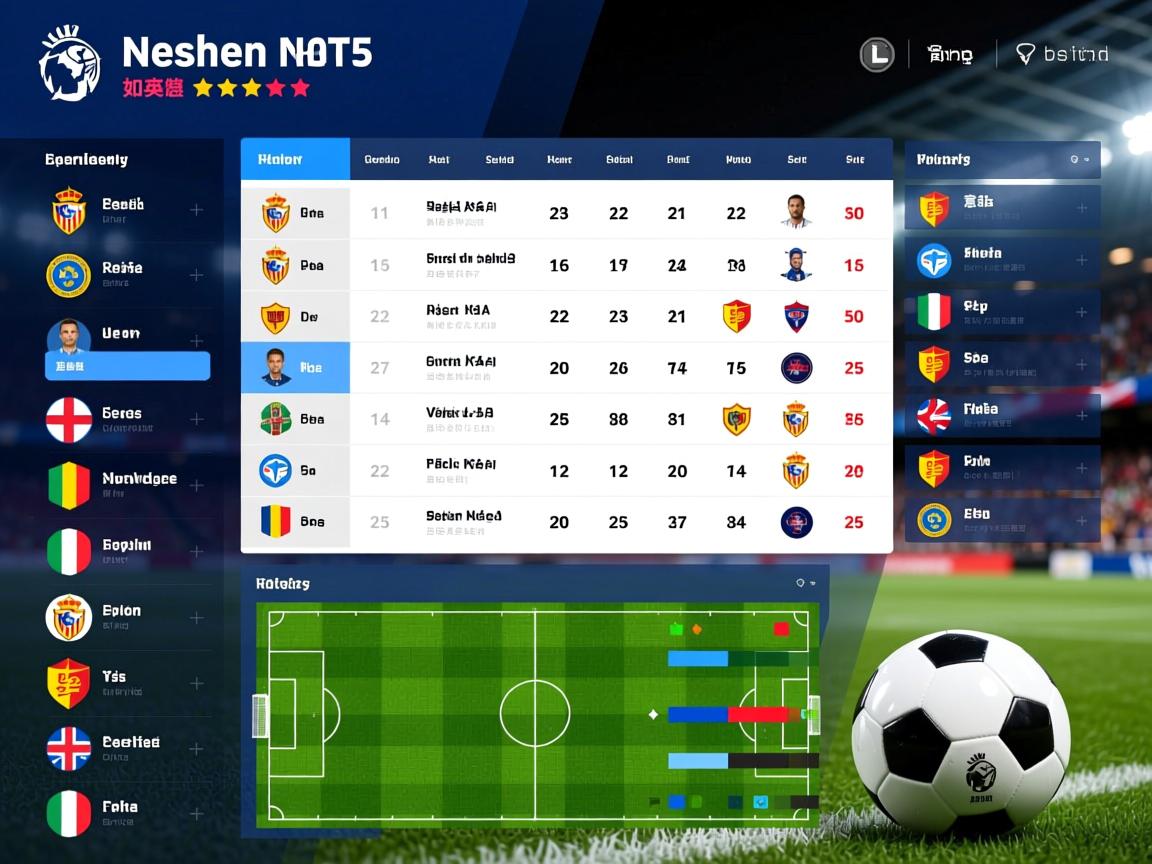This screenshot has height=864, width=1152.
Task: Open the table row numbered 11
Action: pos(566,213)
